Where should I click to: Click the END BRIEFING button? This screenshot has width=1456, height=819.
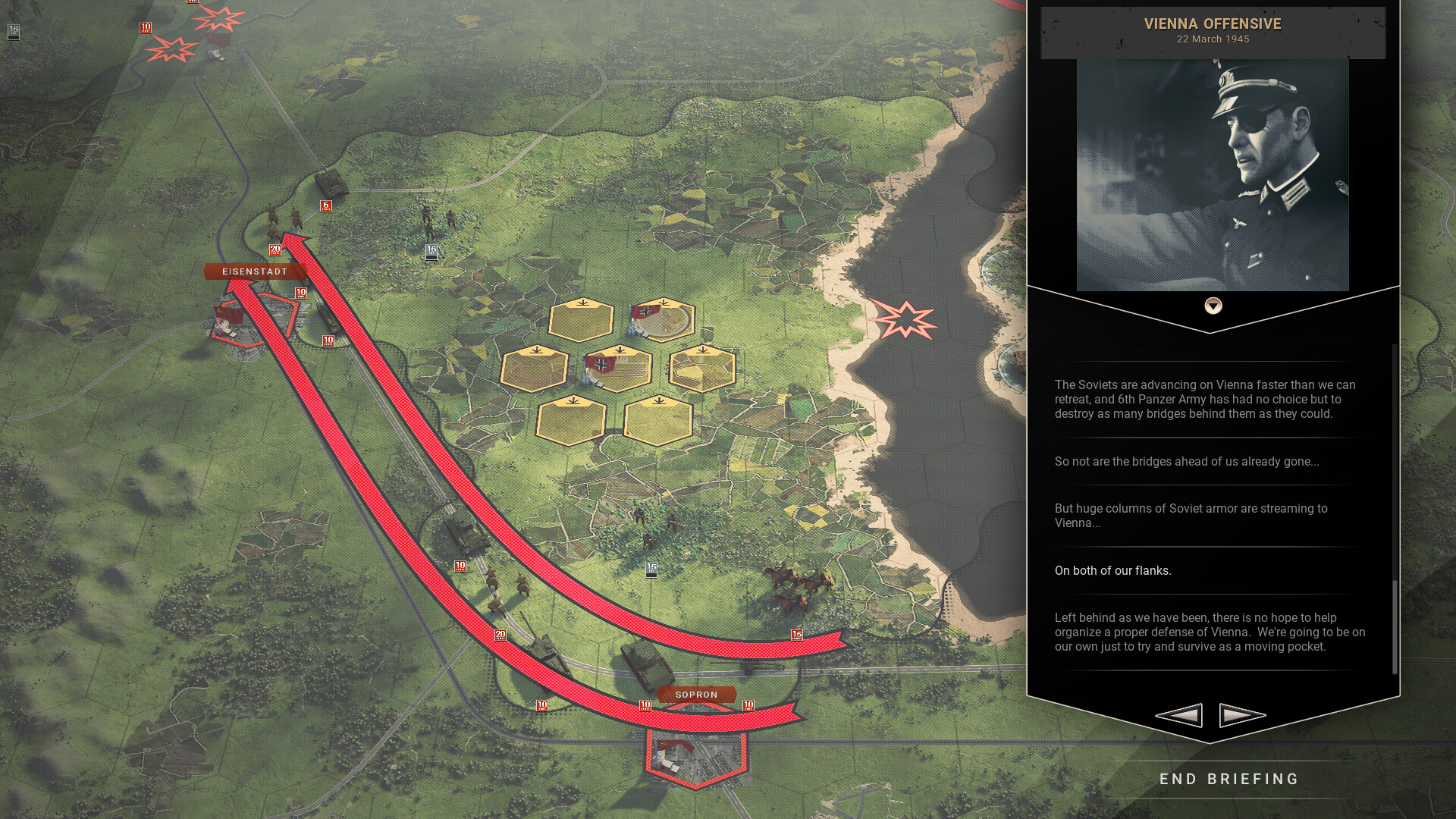point(1228,779)
